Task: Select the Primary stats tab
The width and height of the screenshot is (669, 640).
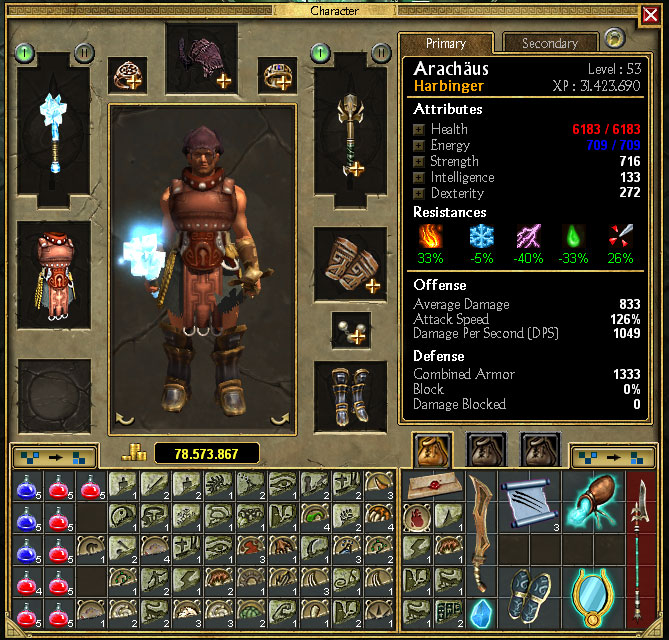Action: click(x=446, y=43)
